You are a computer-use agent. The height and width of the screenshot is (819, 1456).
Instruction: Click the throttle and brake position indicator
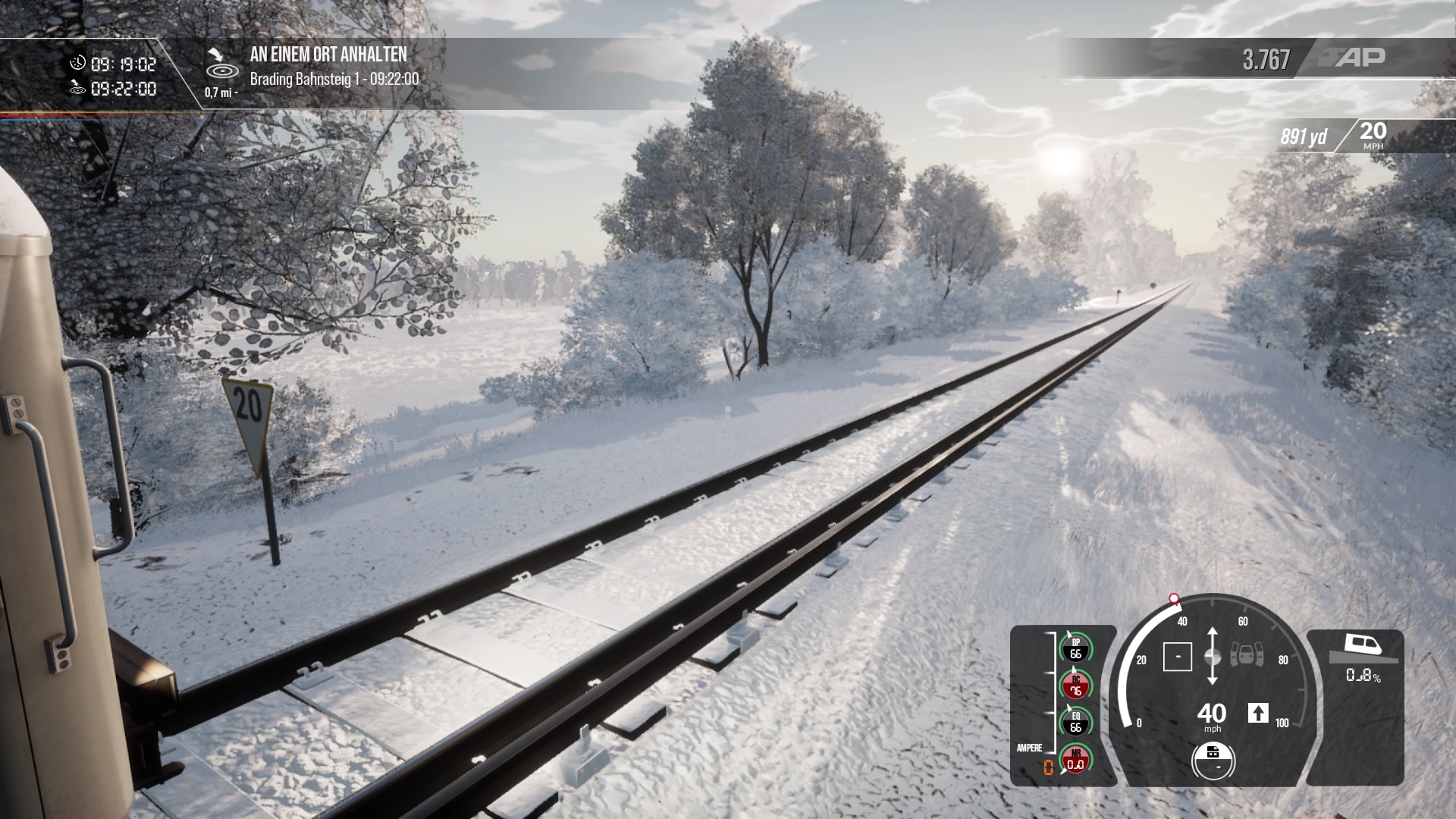click(1212, 656)
